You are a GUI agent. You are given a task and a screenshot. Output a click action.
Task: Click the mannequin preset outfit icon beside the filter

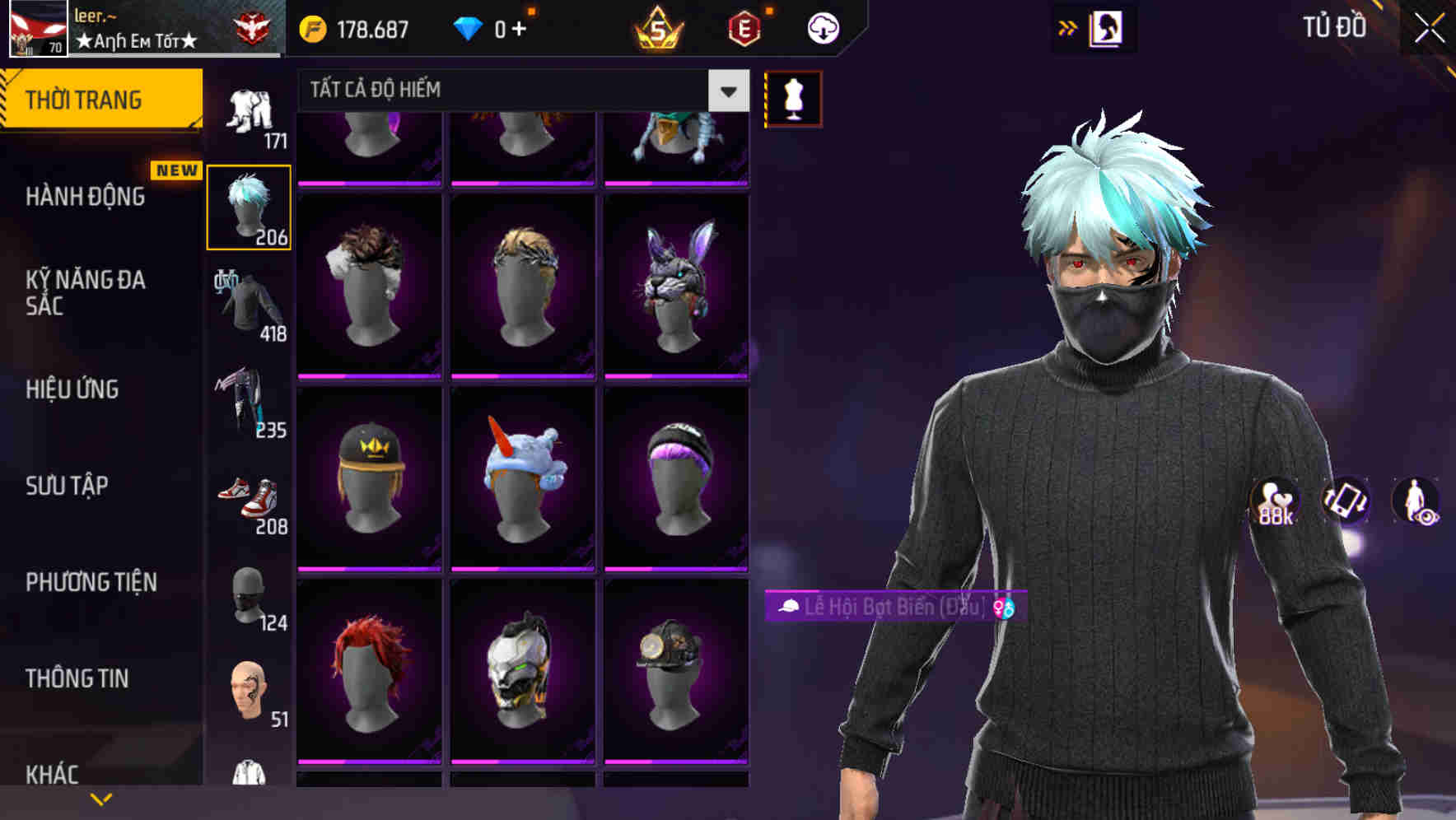(792, 96)
